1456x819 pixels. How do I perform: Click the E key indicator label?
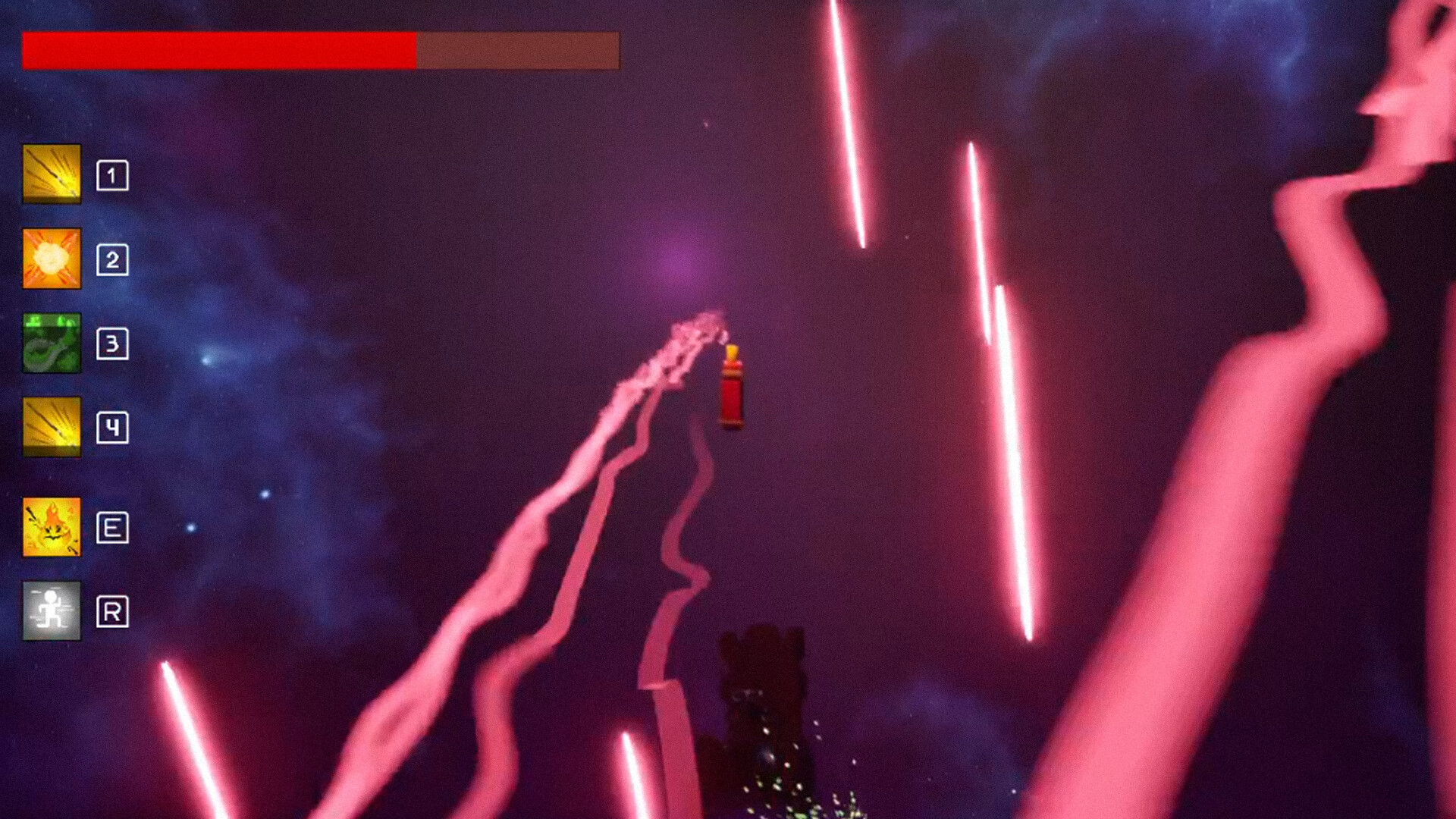(112, 528)
